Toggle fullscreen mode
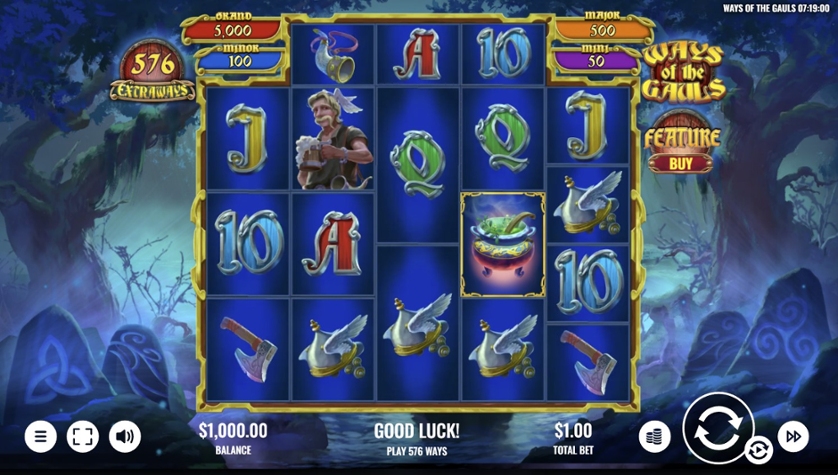The image size is (838, 475). 83,436
